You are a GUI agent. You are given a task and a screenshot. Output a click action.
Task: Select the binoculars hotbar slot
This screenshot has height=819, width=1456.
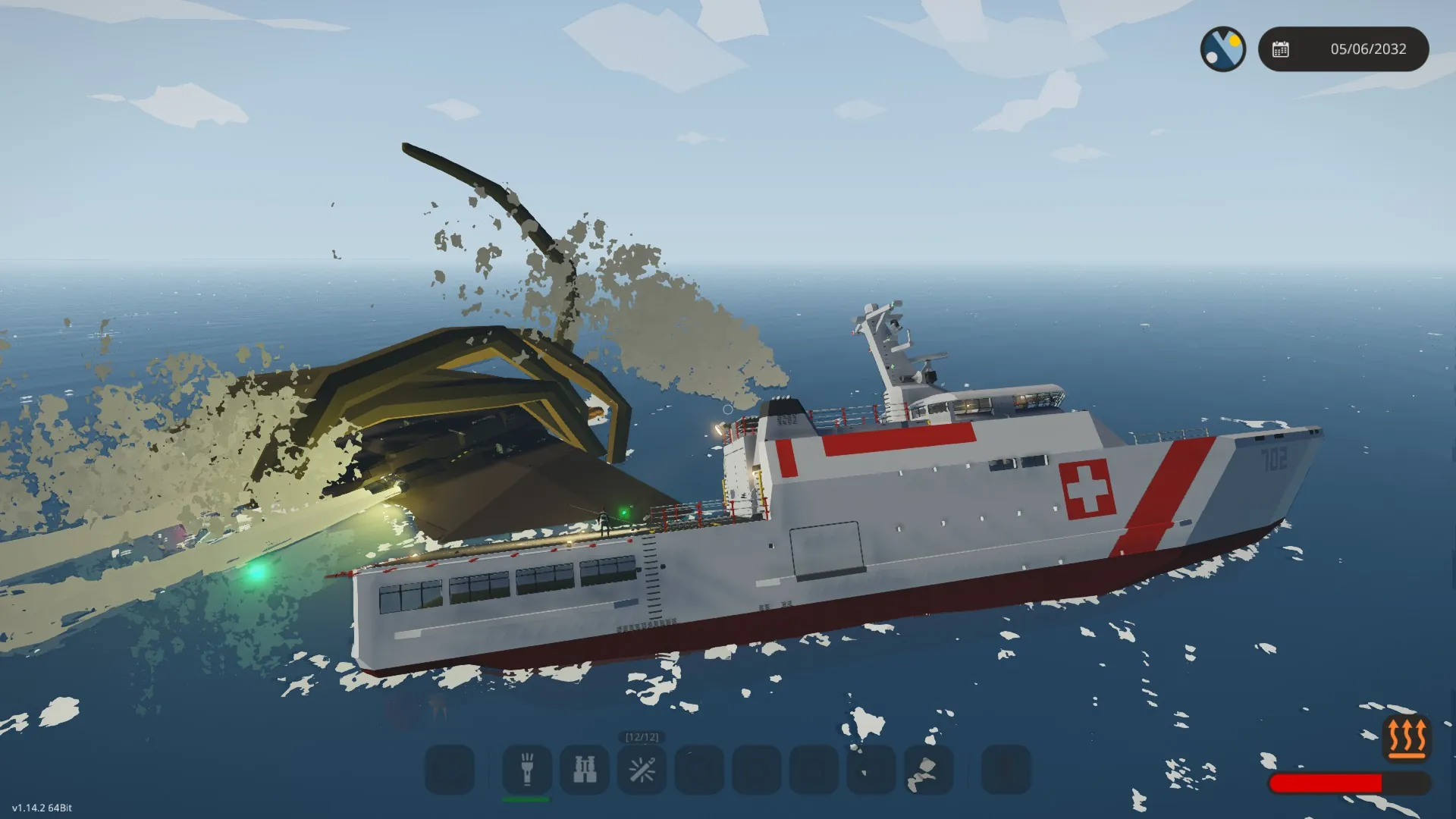pos(585,770)
